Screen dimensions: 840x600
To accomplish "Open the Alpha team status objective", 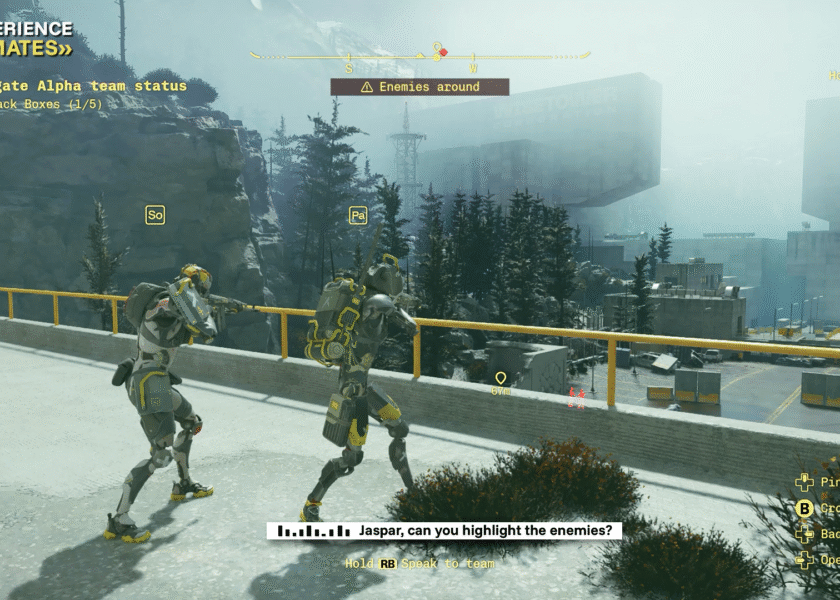I will 95,86.
